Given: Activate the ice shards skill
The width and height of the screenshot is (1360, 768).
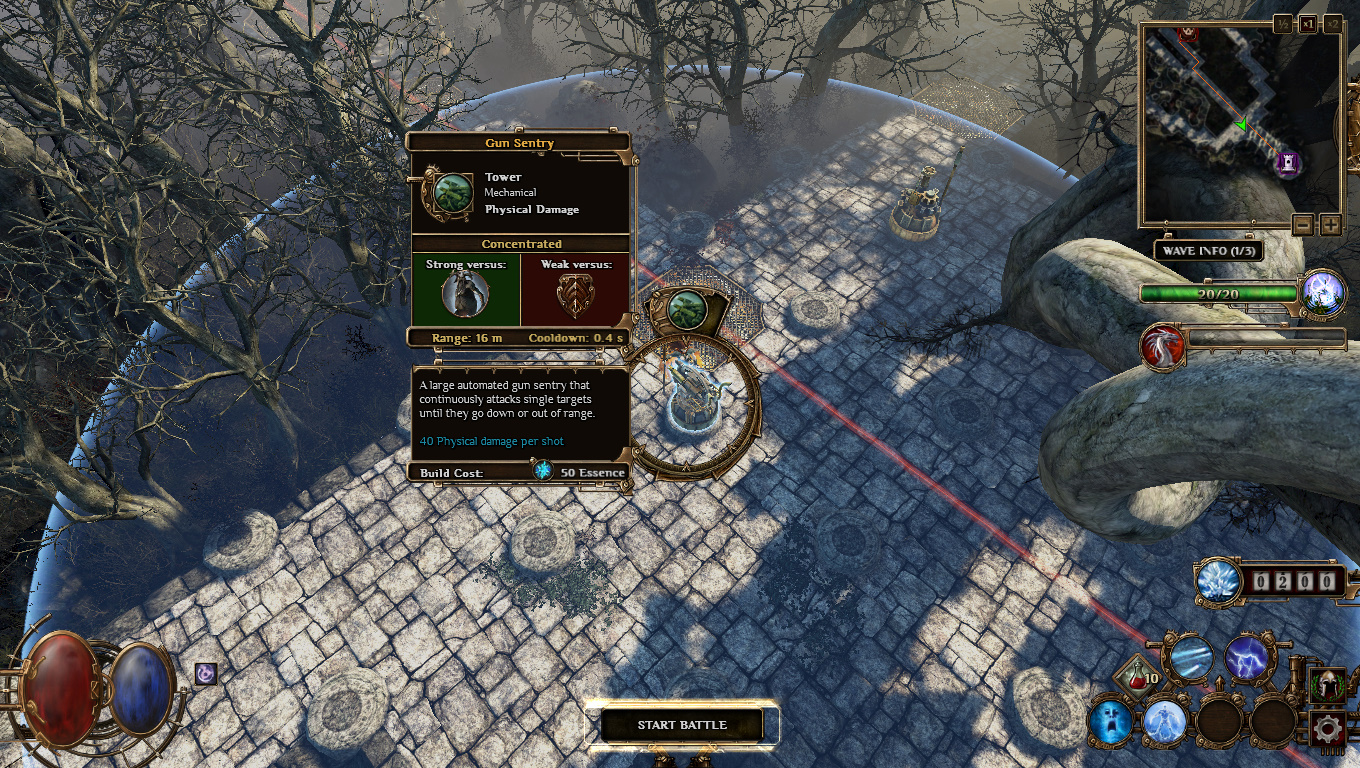Looking at the screenshot, I should point(1191,658).
